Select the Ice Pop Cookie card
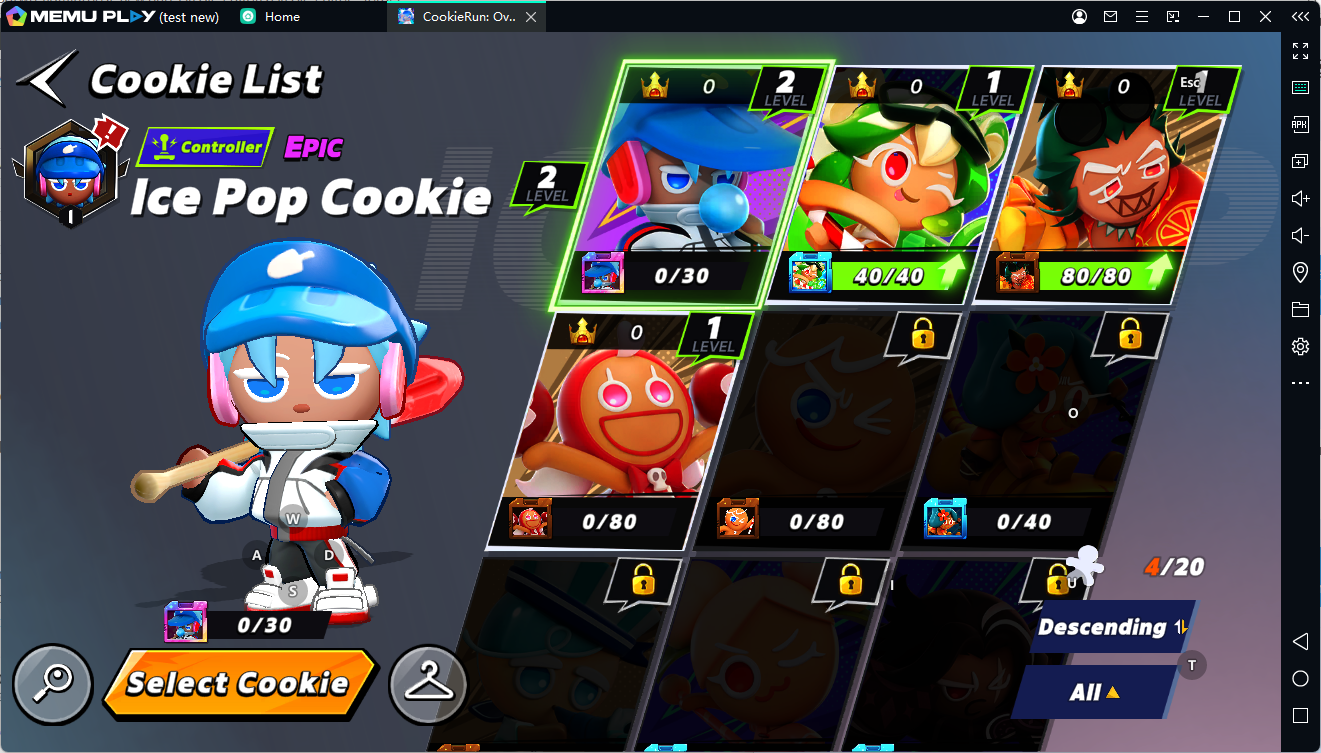Viewport: 1321px width, 753px height. coord(685,185)
